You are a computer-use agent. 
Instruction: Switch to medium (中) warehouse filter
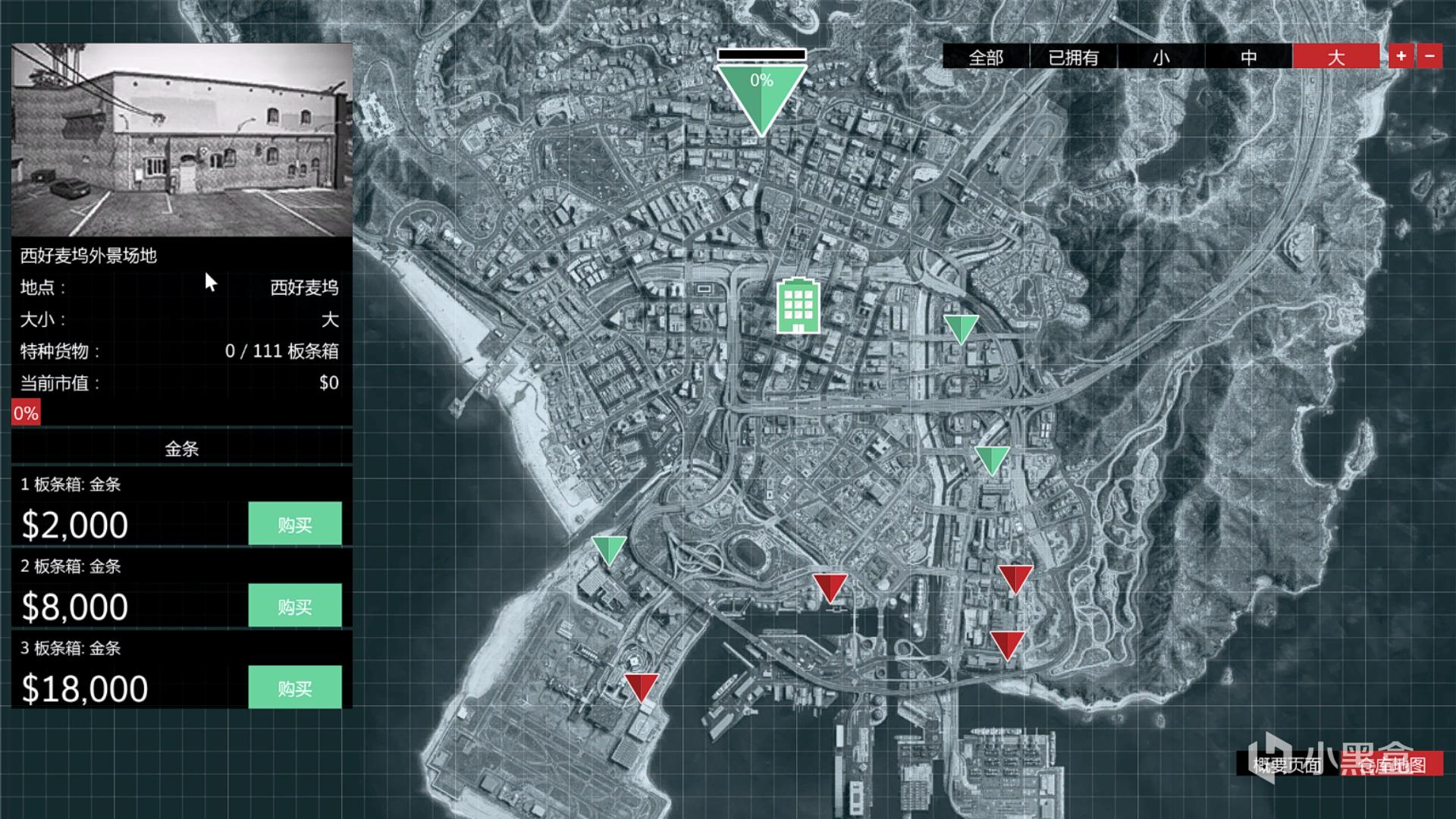1248,57
